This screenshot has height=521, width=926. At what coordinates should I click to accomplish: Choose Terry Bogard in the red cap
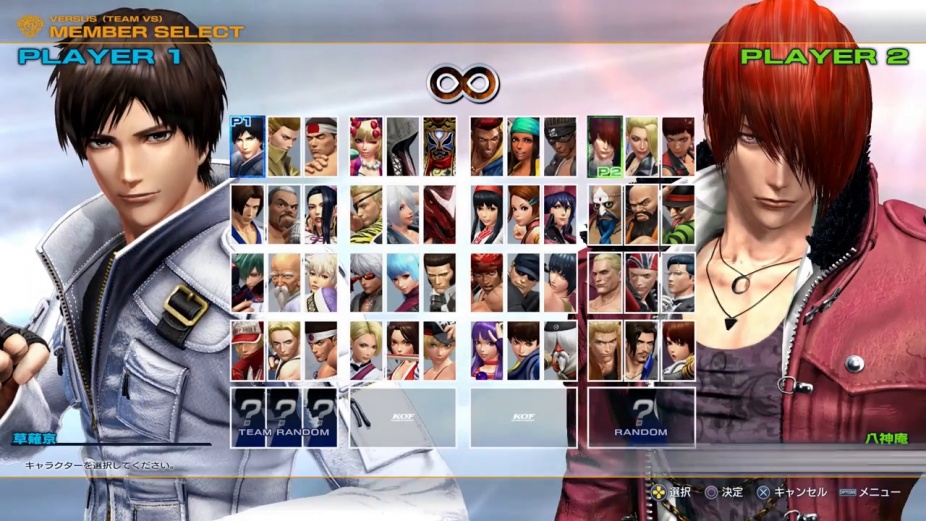(x=248, y=349)
